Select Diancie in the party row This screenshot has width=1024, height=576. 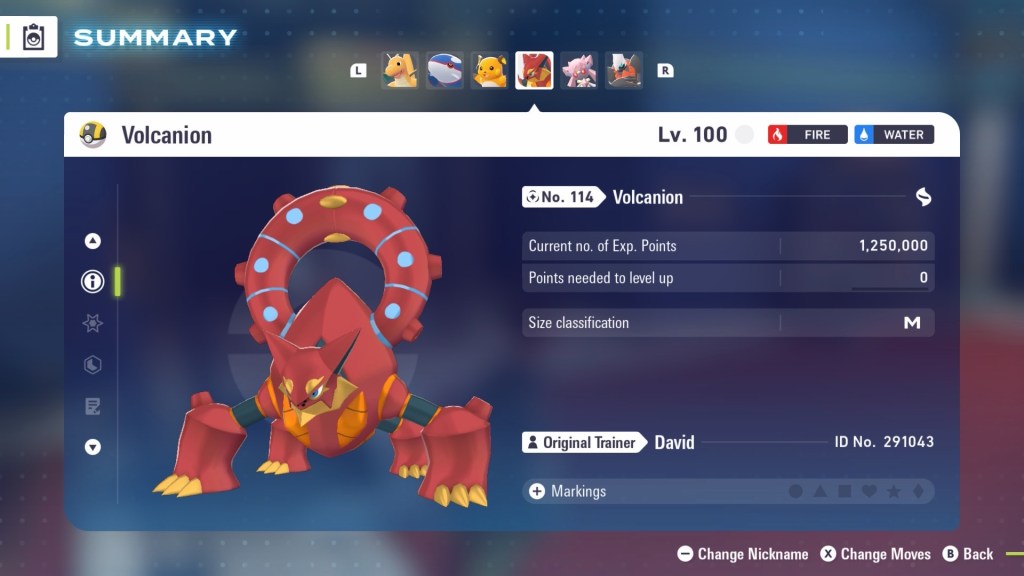[579, 71]
